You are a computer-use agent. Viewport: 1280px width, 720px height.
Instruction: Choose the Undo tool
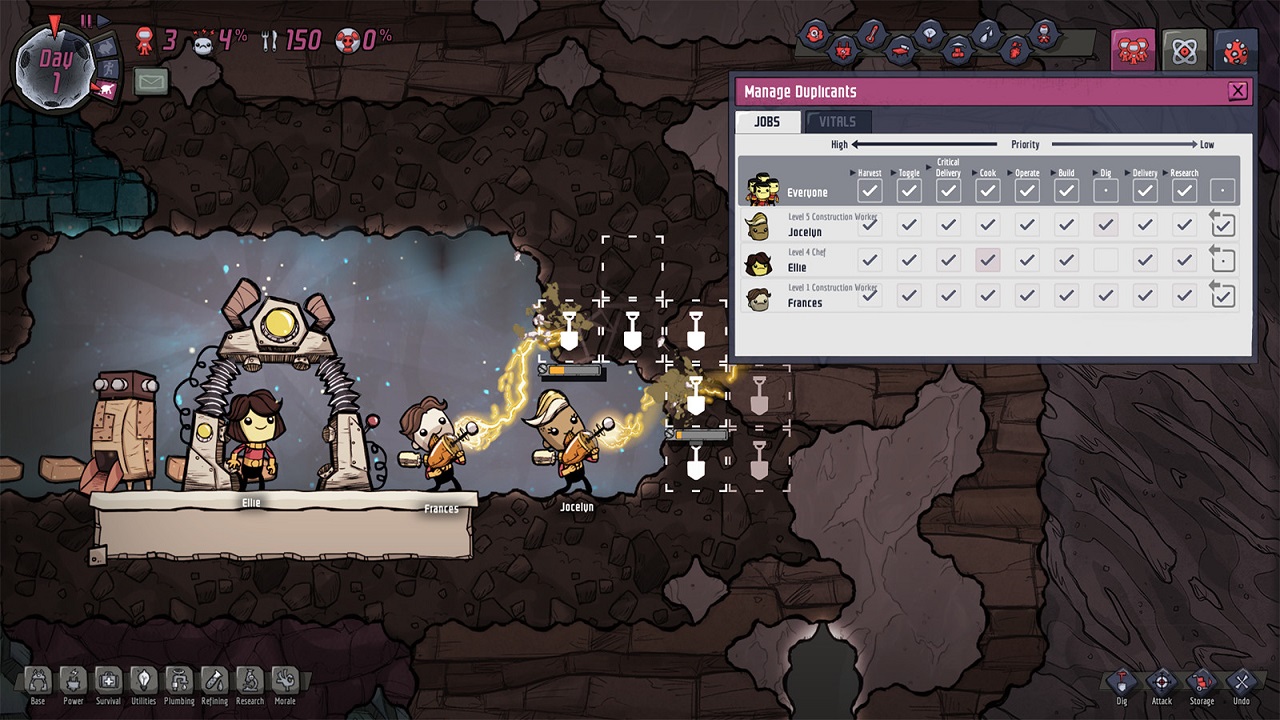tap(1241, 684)
